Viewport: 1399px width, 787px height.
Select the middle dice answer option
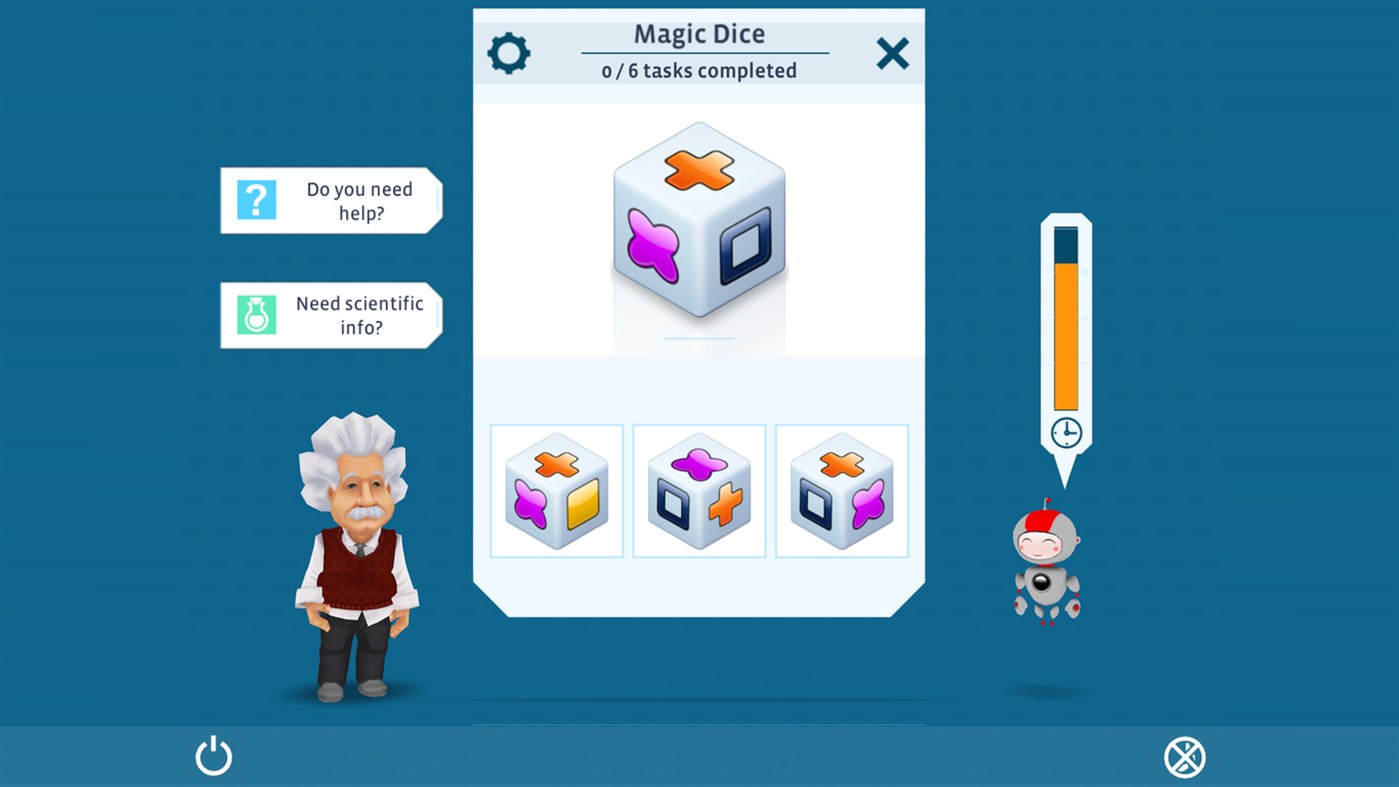[x=699, y=490]
